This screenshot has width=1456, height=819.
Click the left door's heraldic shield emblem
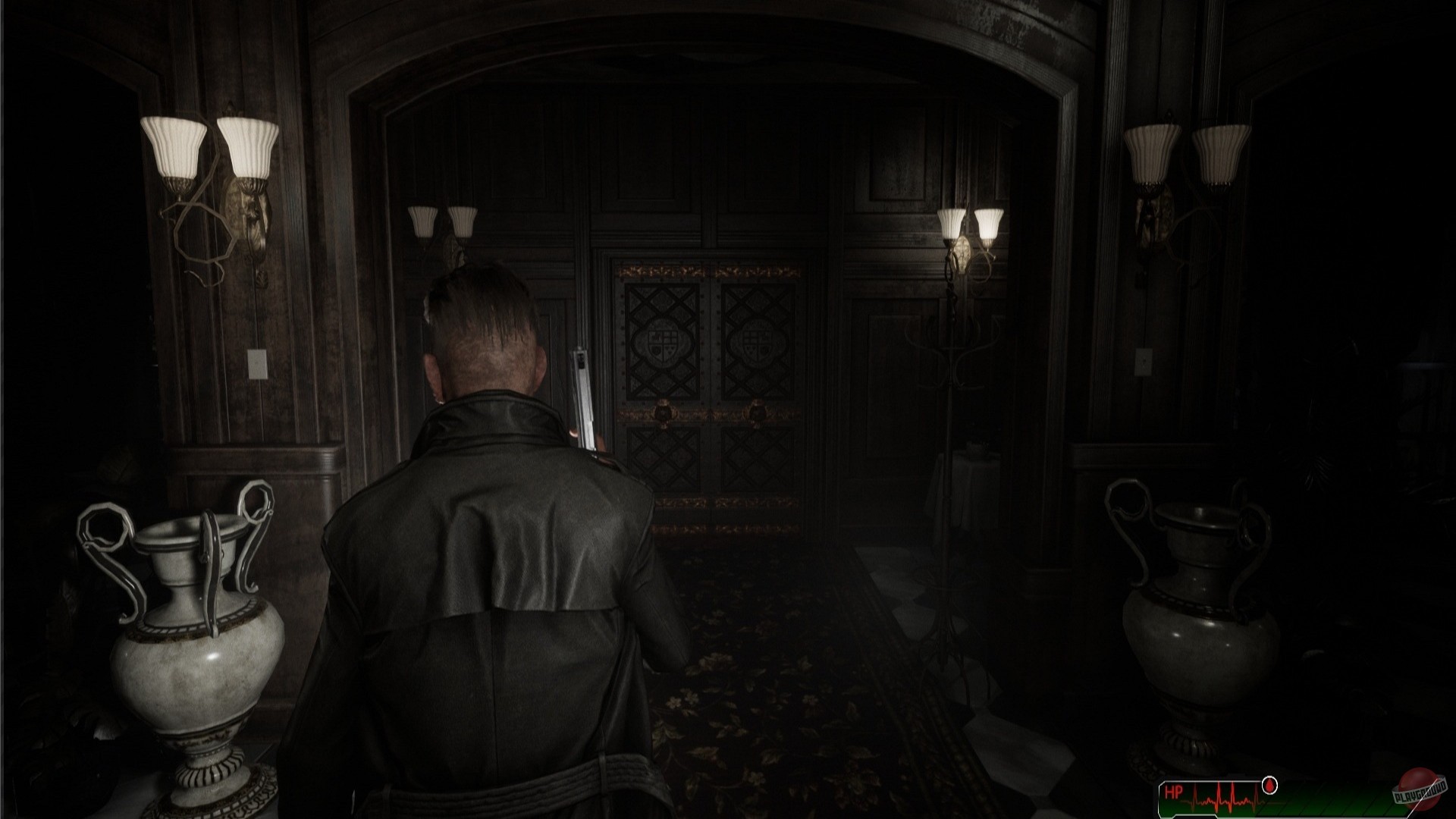click(x=662, y=341)
